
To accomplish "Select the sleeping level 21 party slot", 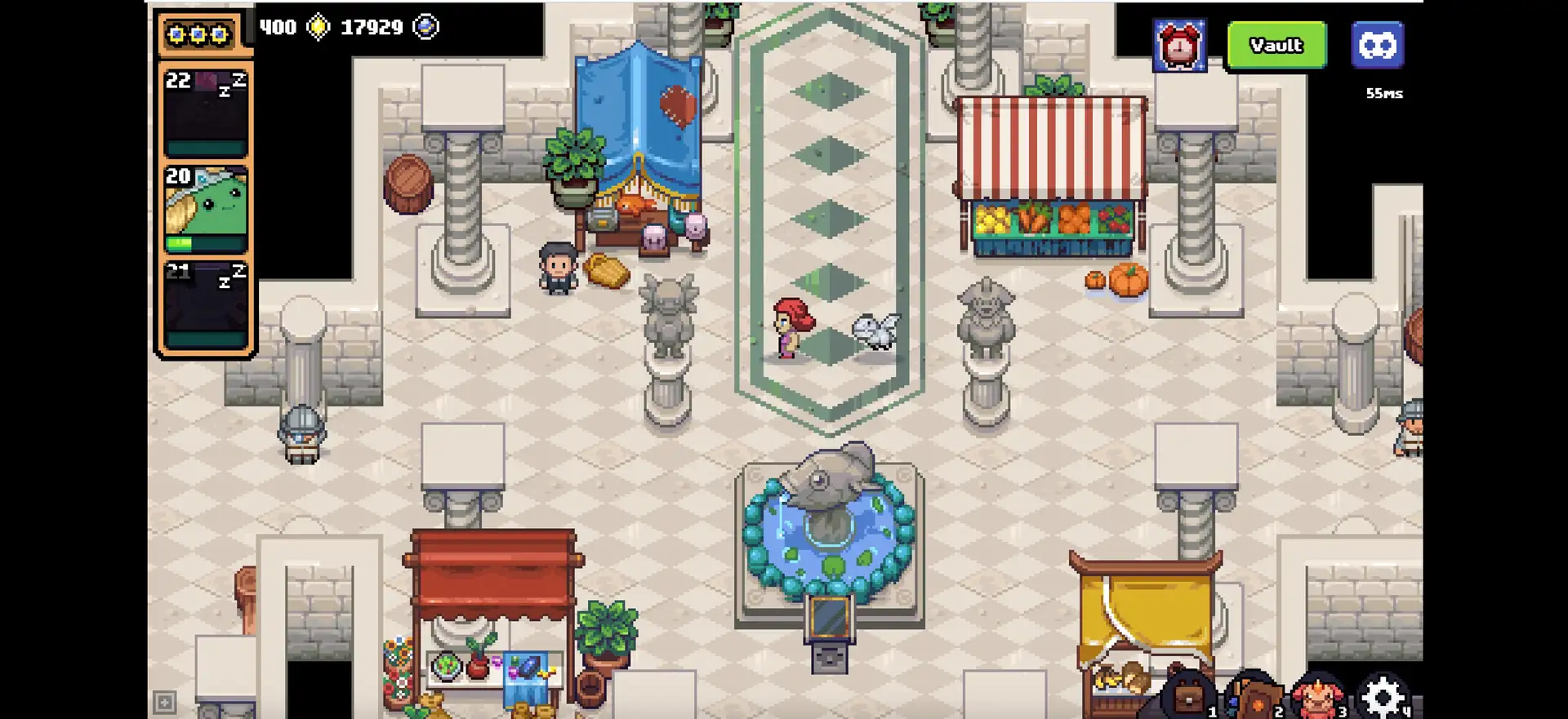I will [206, 305].
